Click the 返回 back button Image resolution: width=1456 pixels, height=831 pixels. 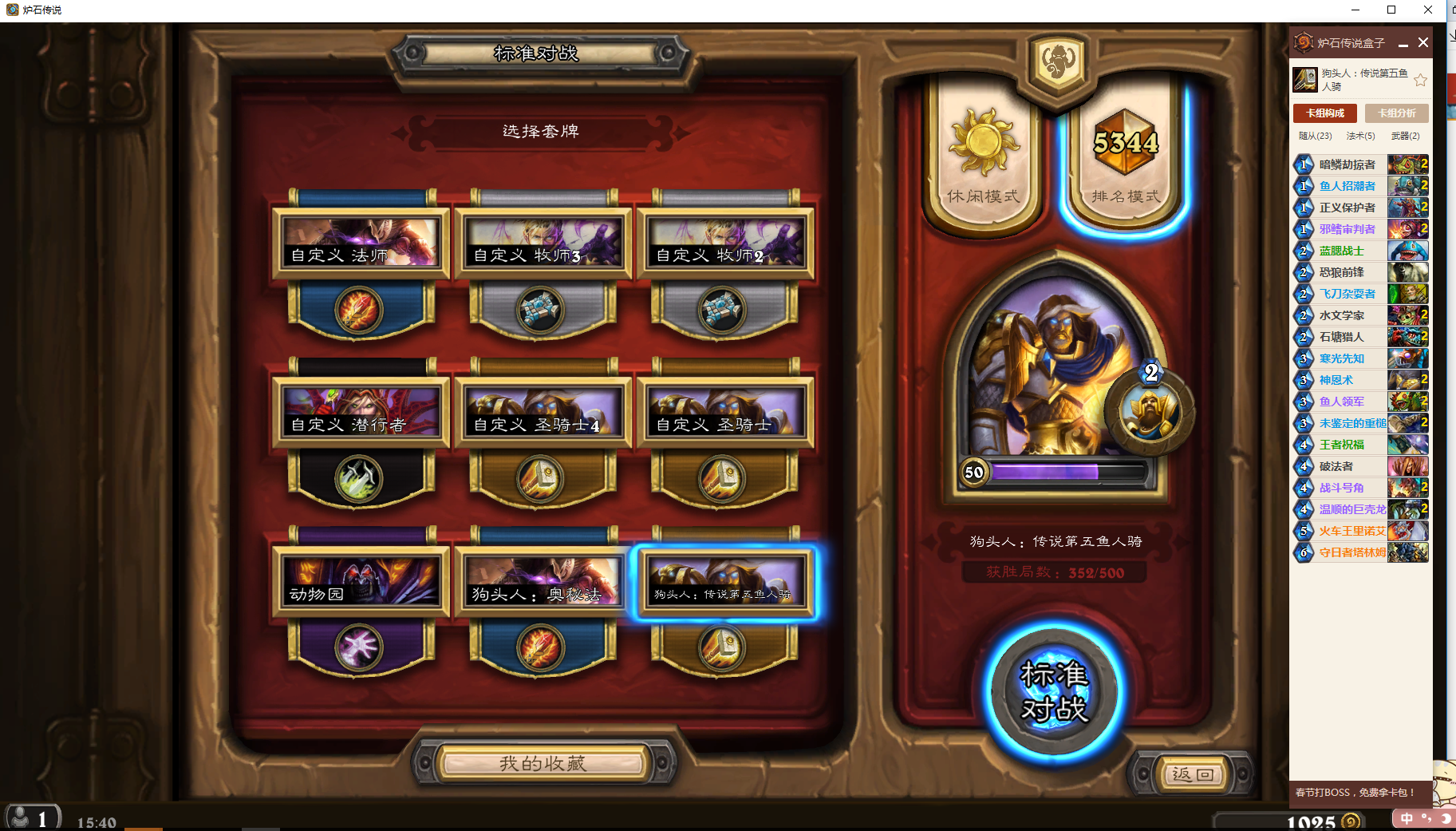[1193, 774]
